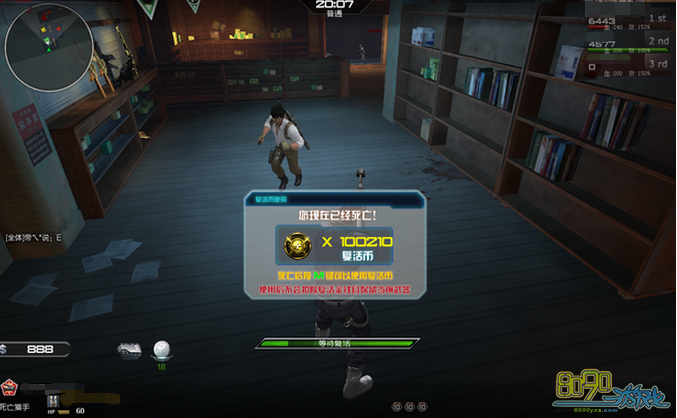Select the white grenade item icon
The image size is (677, 418).
click(x=160, y=349)
